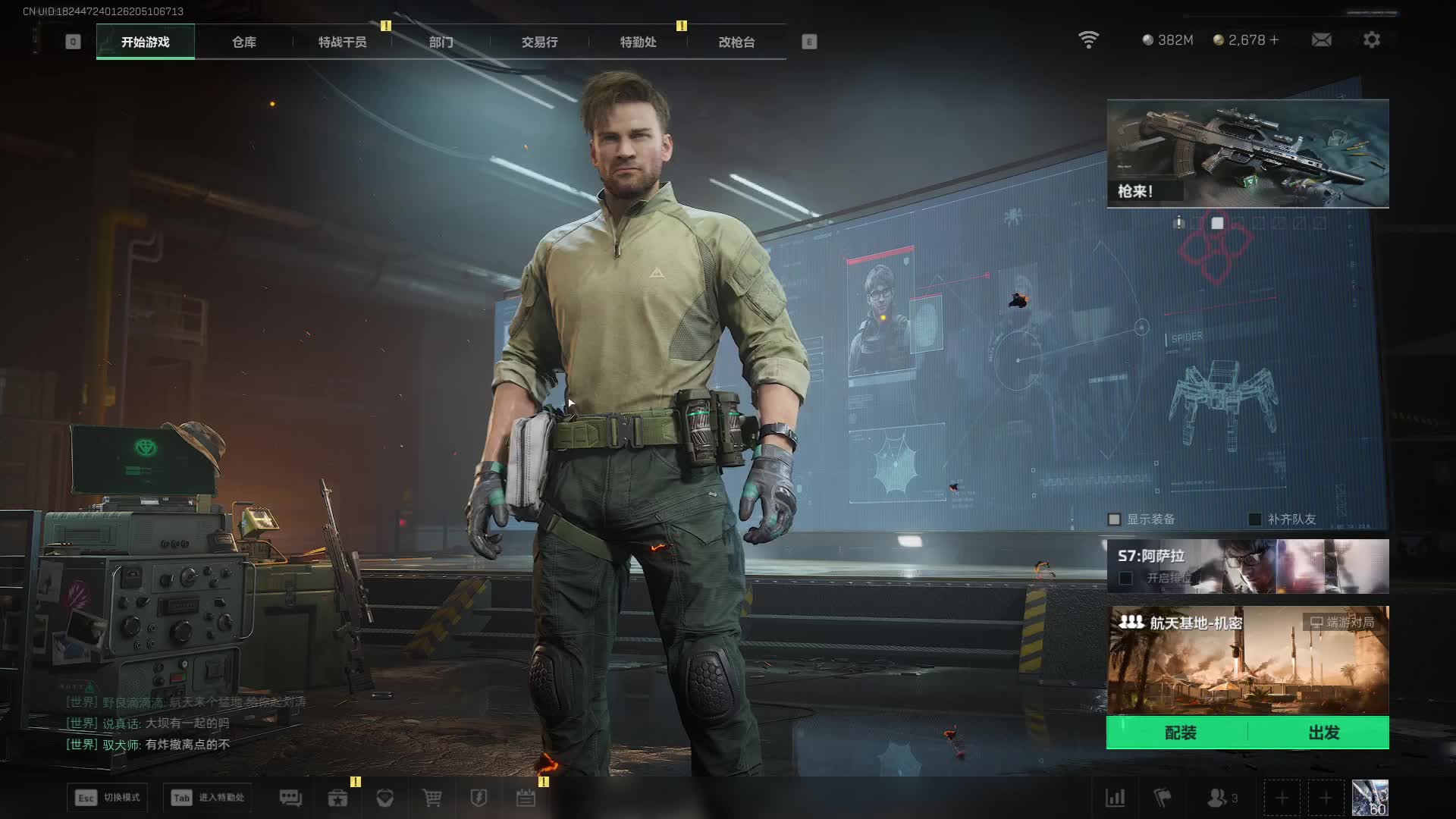Image resolution: width=1456 pixels, height=819 pixels.
Task: Open the 特勤处 tab
Action: [x=638, y=42]
